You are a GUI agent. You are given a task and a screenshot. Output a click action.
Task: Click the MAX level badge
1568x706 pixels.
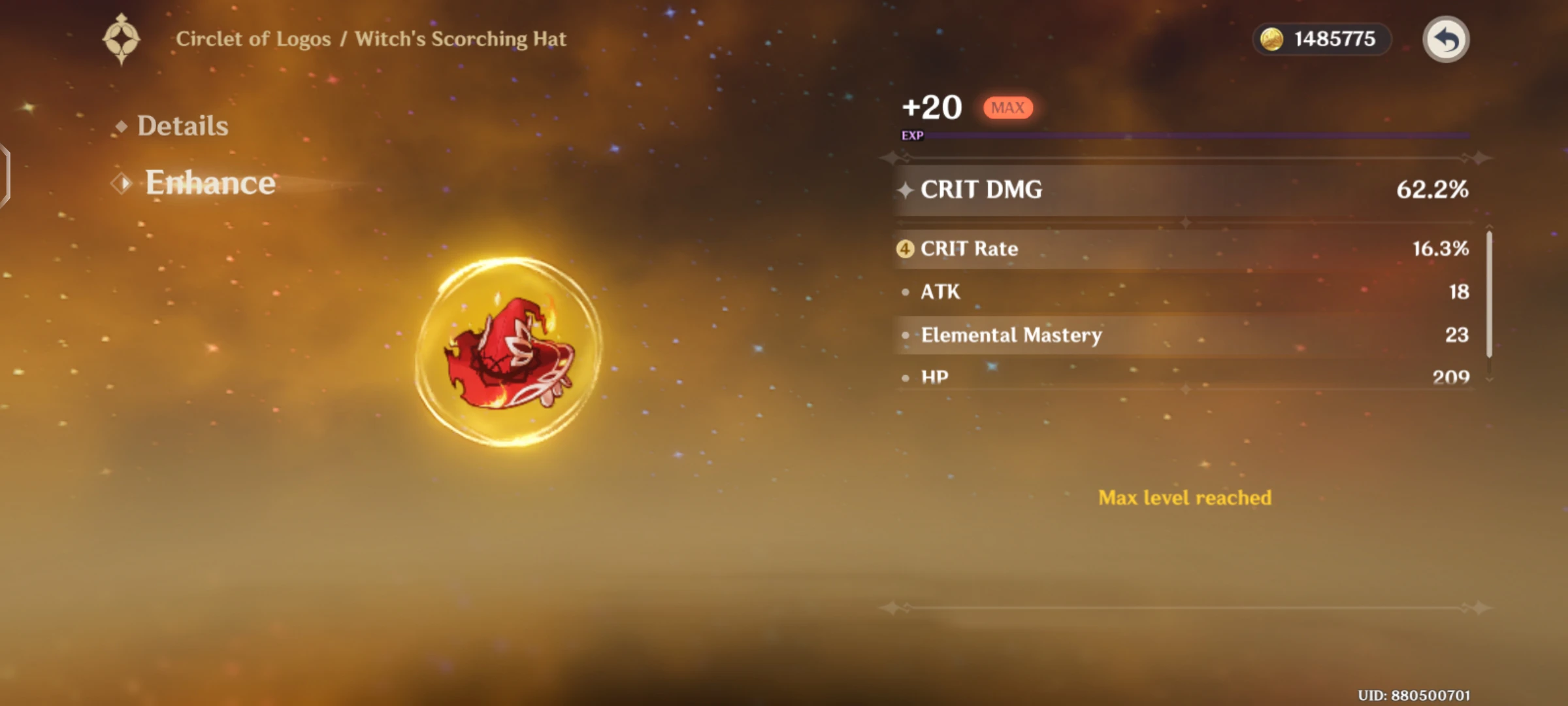click(x=1007, y=107)
